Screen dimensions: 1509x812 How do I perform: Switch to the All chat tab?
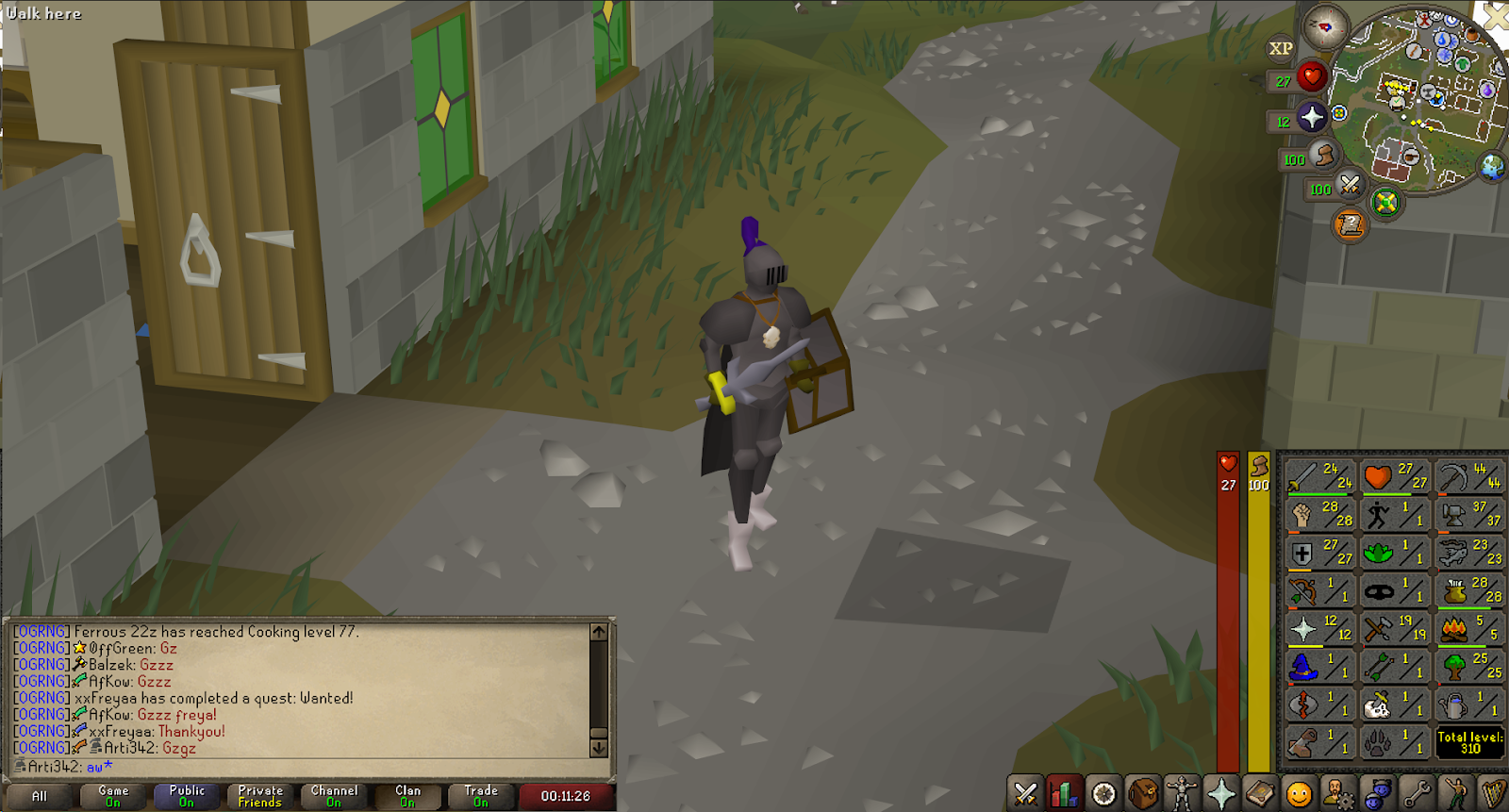point(40,795)
